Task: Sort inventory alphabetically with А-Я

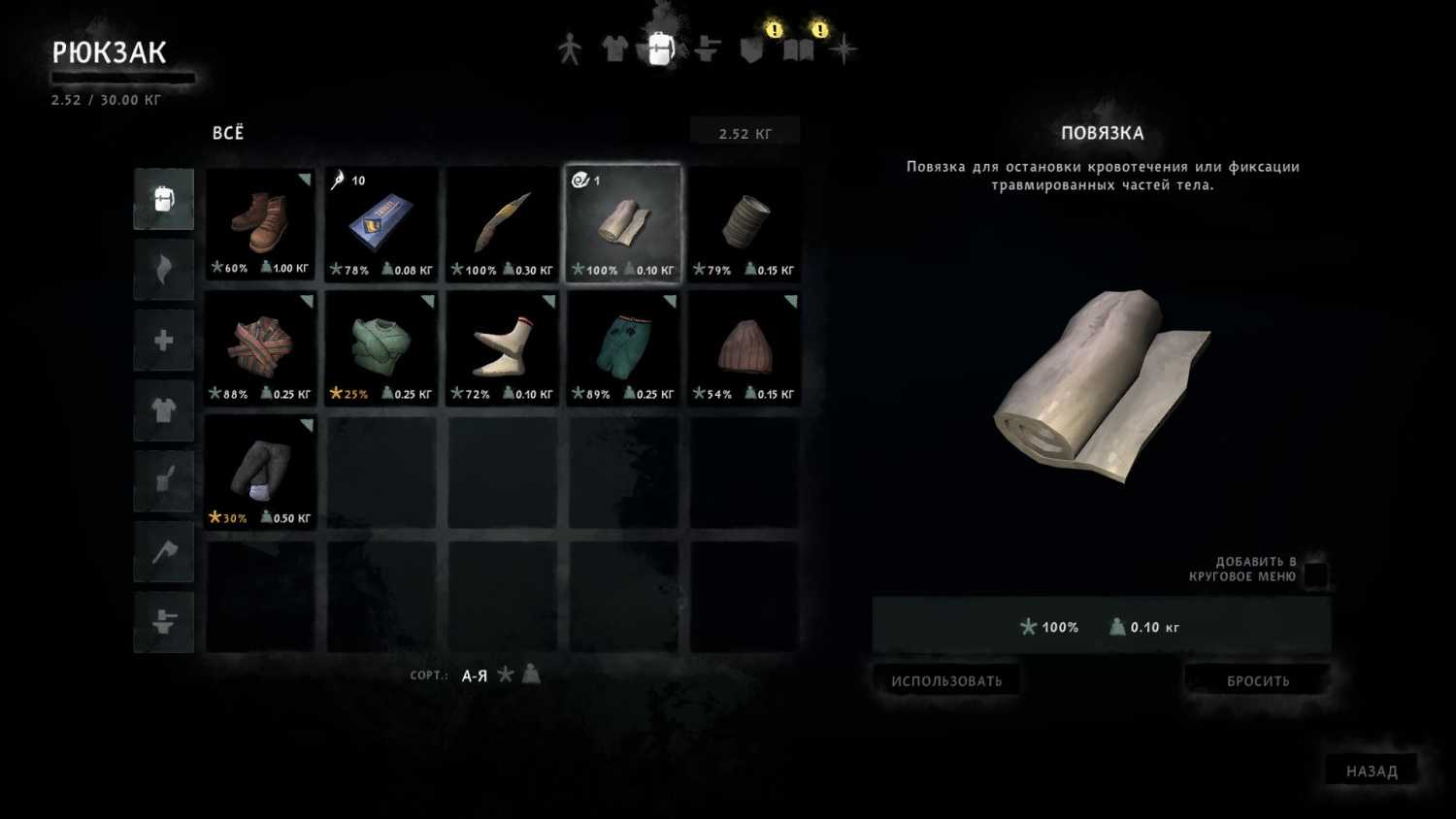Action: pos(475,675)
